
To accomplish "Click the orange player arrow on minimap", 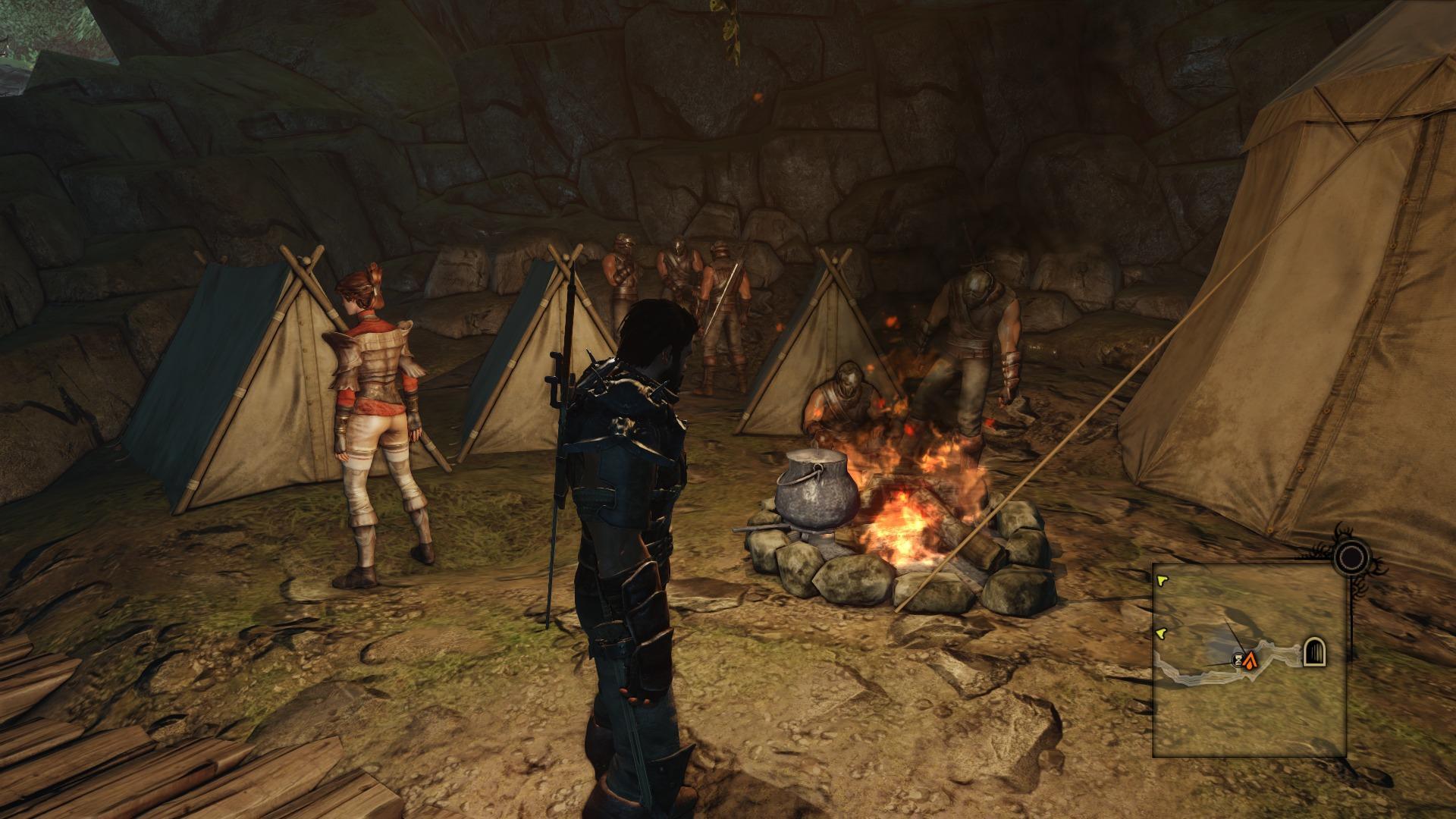I will coord(1250,660).
